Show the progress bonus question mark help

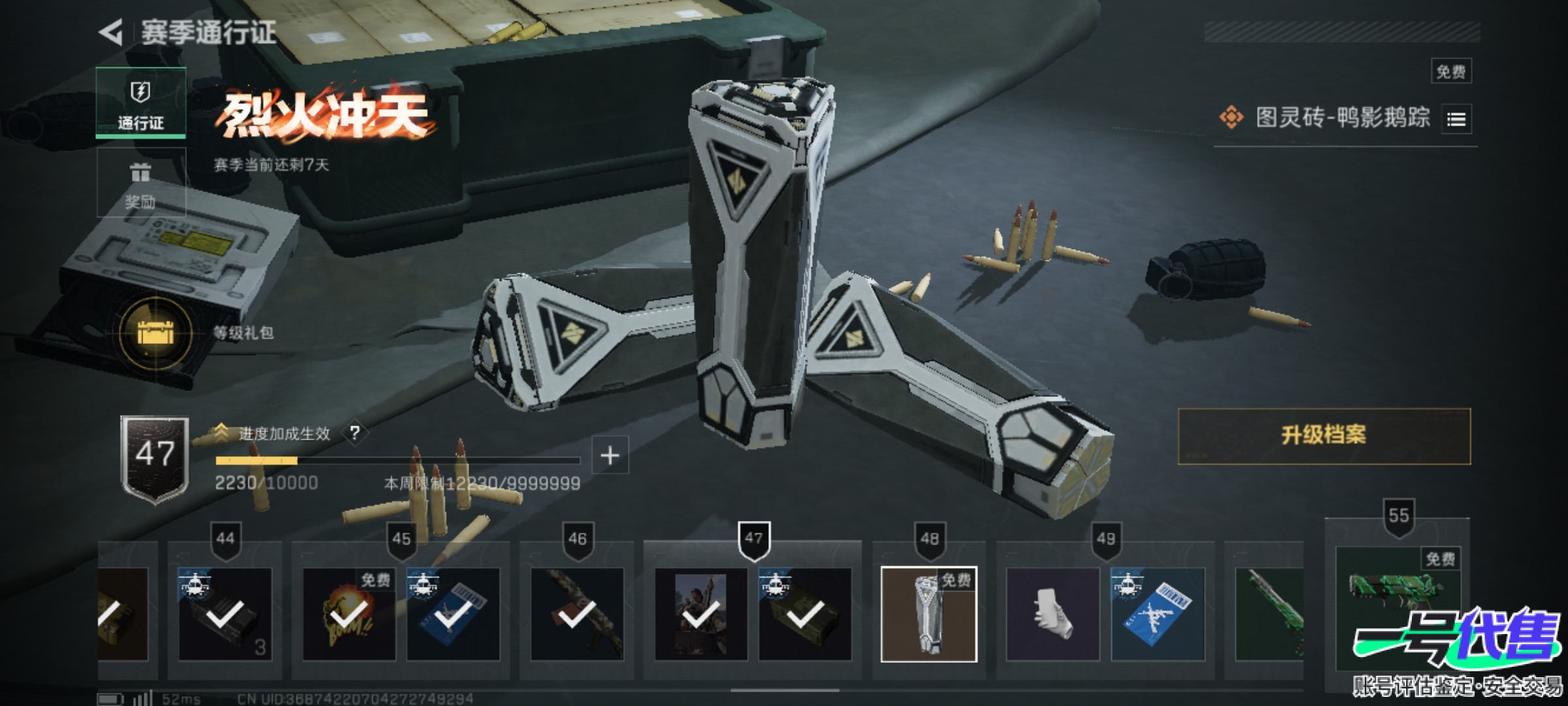click(355, 433)
